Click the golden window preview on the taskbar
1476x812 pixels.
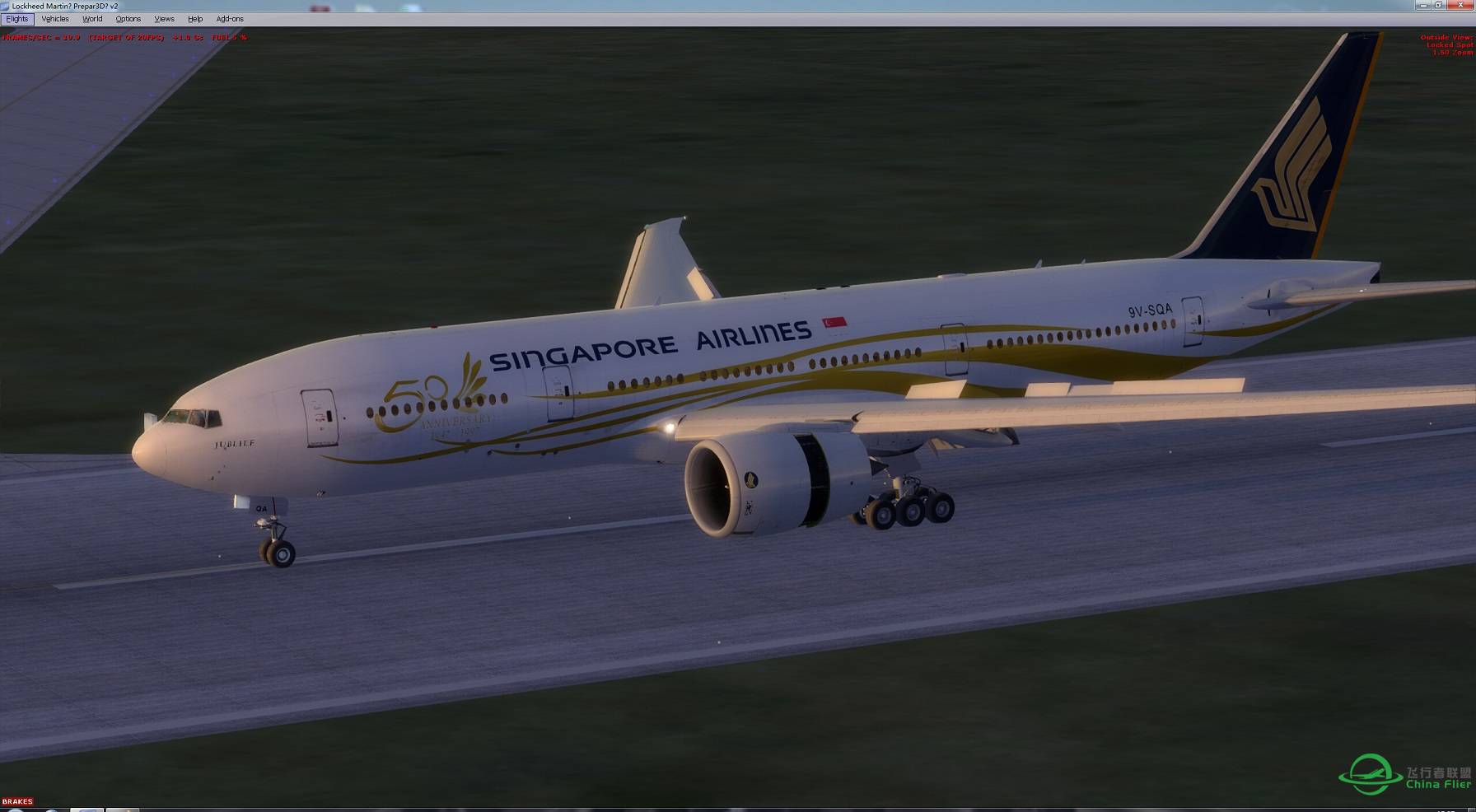point(122,810)
